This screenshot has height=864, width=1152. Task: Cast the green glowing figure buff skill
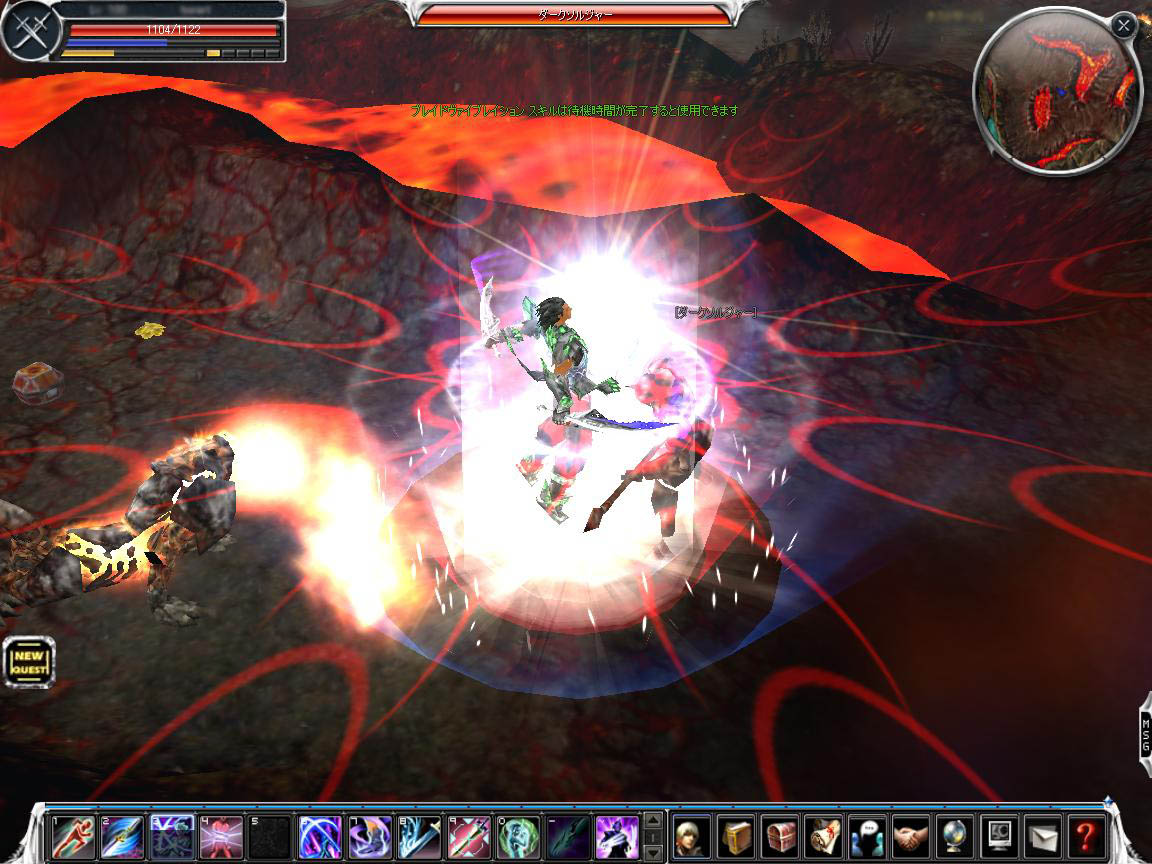click(518, 837)
